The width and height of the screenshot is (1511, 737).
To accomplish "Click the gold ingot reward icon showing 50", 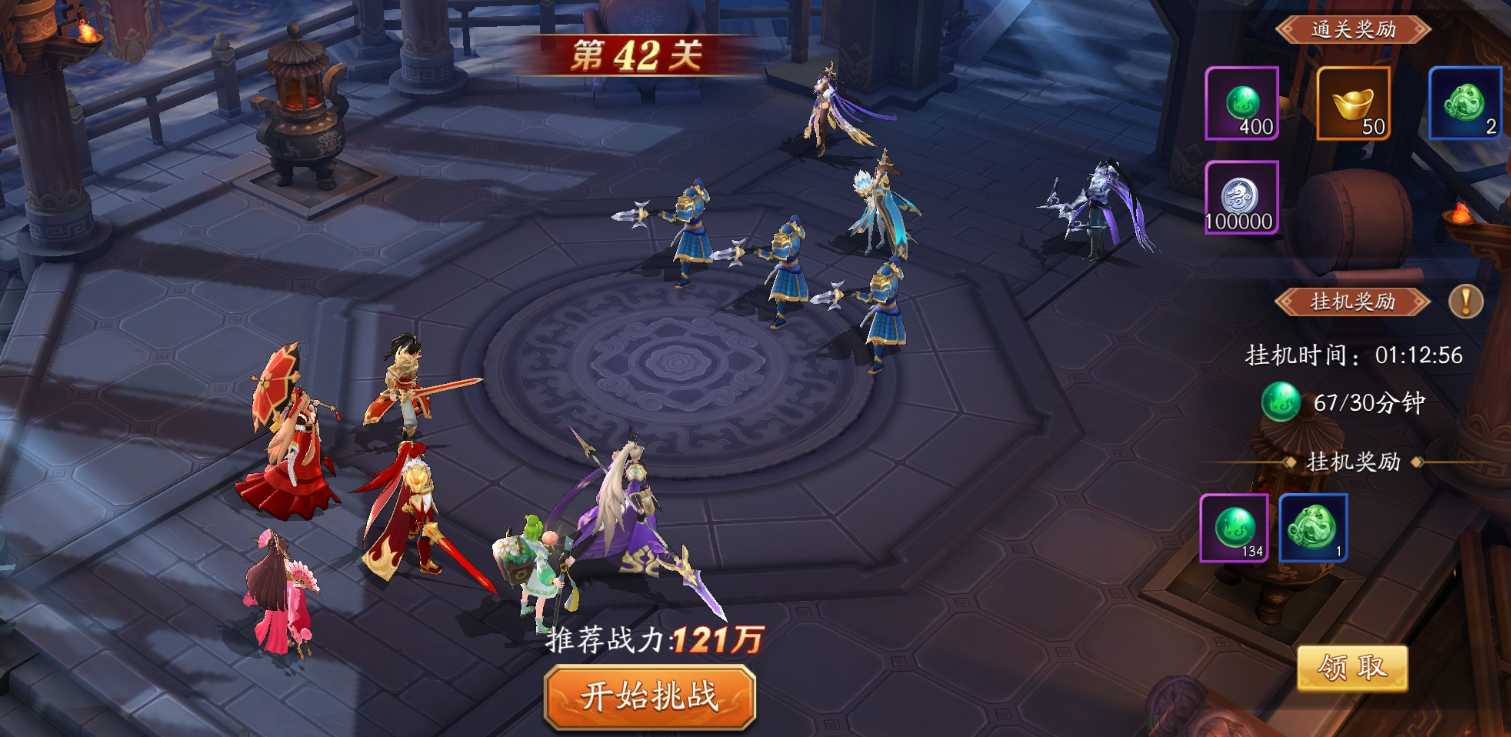I will 1353,103.
